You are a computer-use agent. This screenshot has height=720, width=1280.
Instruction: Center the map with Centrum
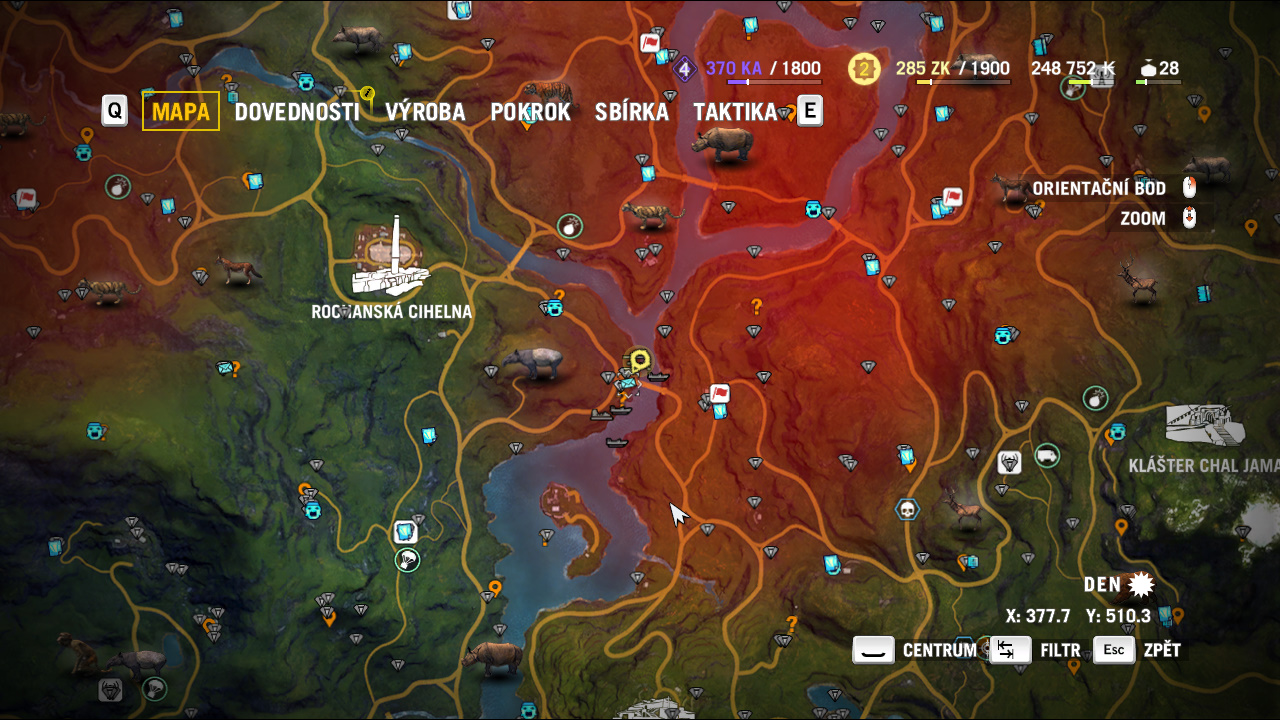coord(915,650)
